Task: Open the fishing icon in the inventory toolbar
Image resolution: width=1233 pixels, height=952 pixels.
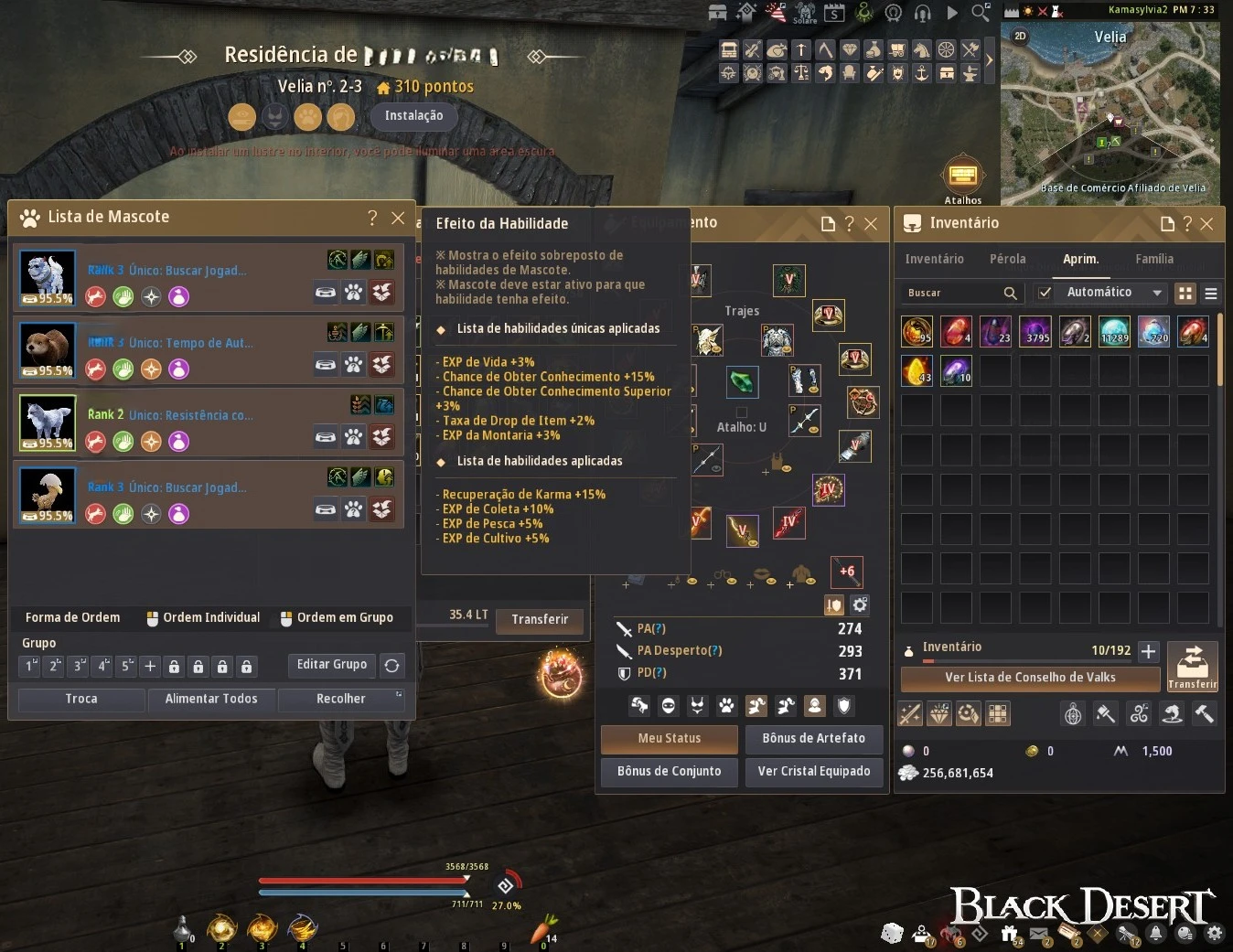Action: coord(1172,714)
